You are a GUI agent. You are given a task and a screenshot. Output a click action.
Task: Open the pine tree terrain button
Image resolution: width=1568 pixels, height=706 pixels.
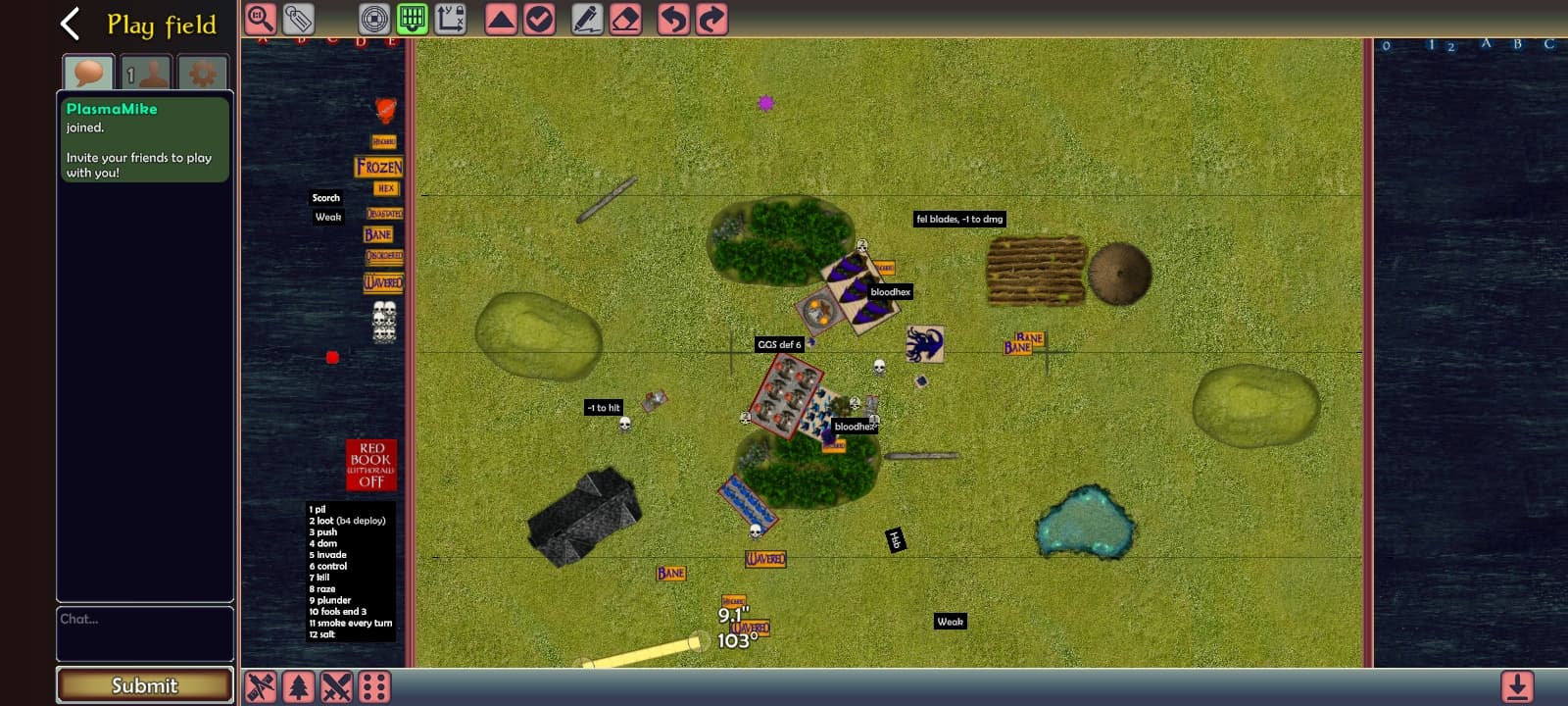click(299, 687)
